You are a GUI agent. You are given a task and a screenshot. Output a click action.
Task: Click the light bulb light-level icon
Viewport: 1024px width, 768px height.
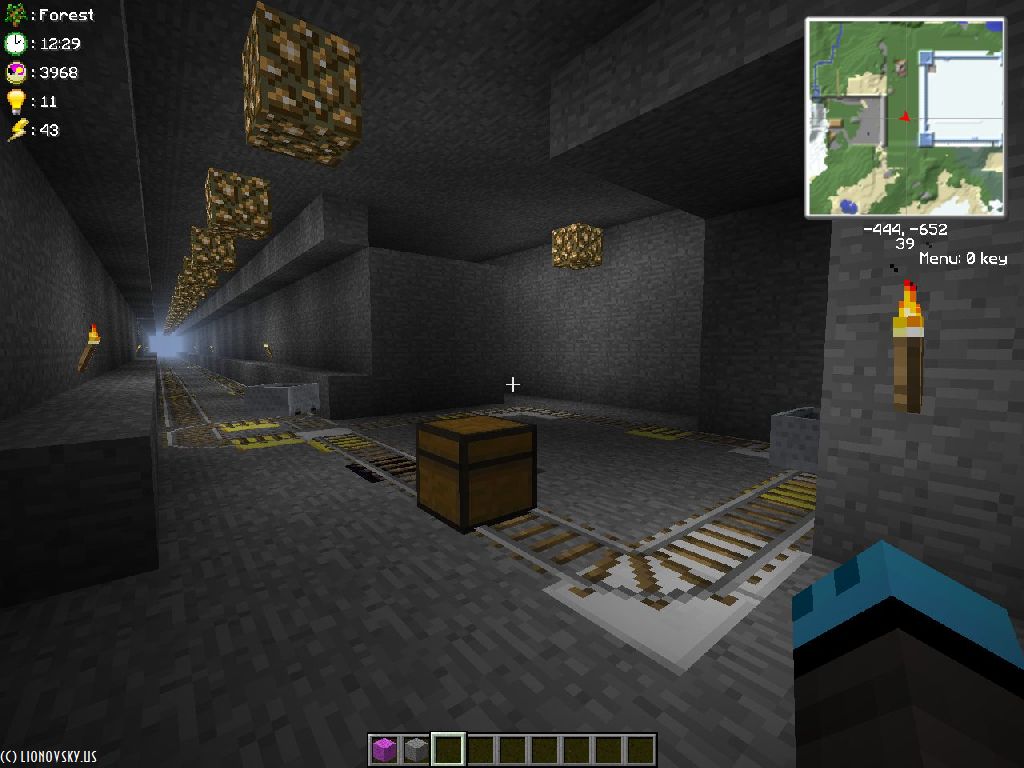[15, 101]
